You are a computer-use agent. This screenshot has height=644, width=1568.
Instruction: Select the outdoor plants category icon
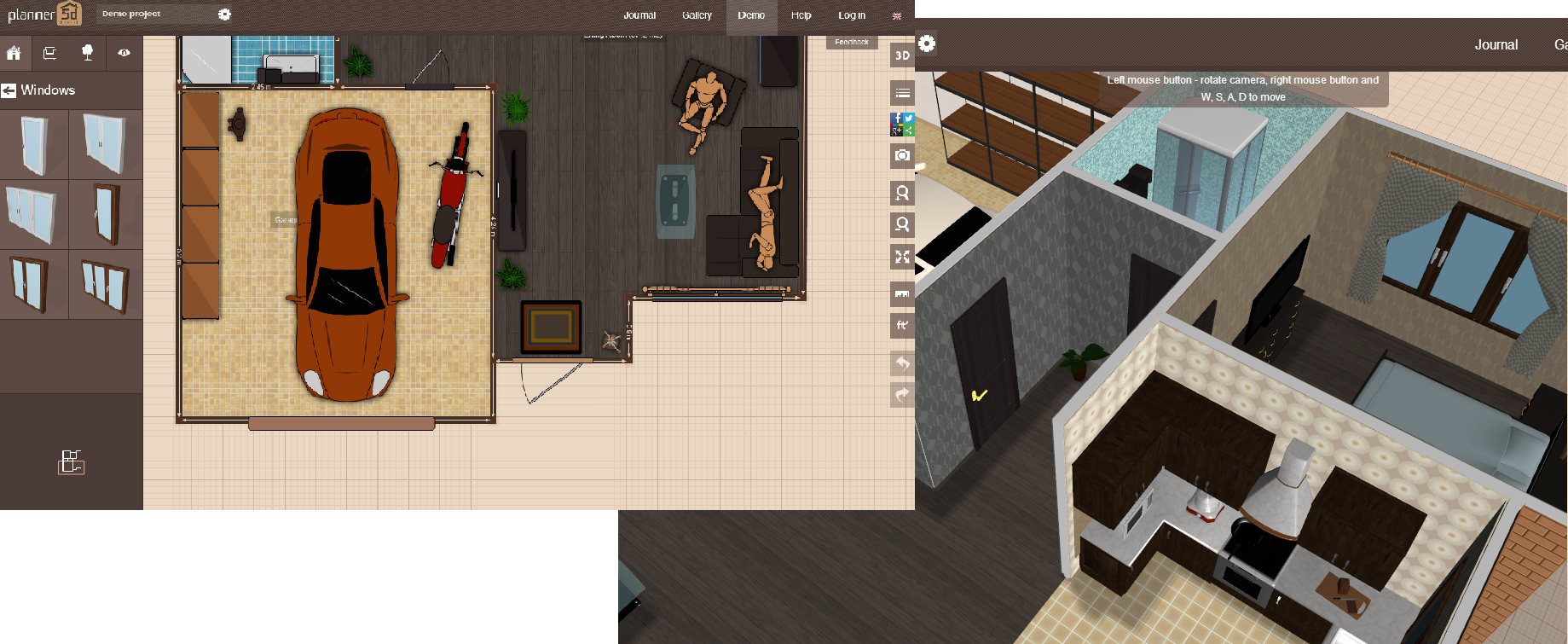(88, 53)
